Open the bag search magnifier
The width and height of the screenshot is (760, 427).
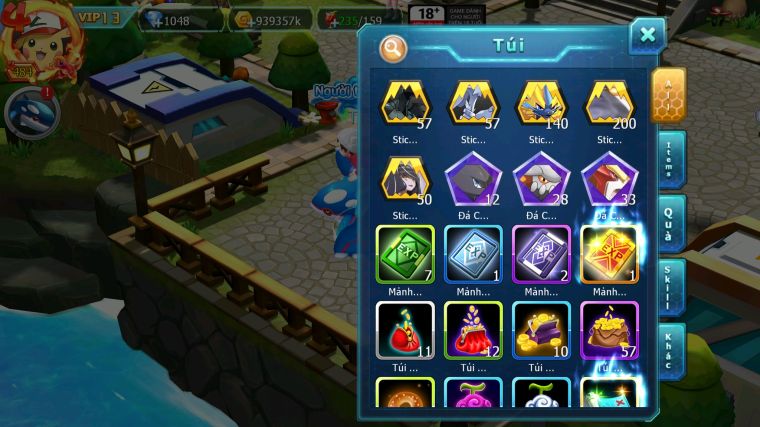coord(393,47)
